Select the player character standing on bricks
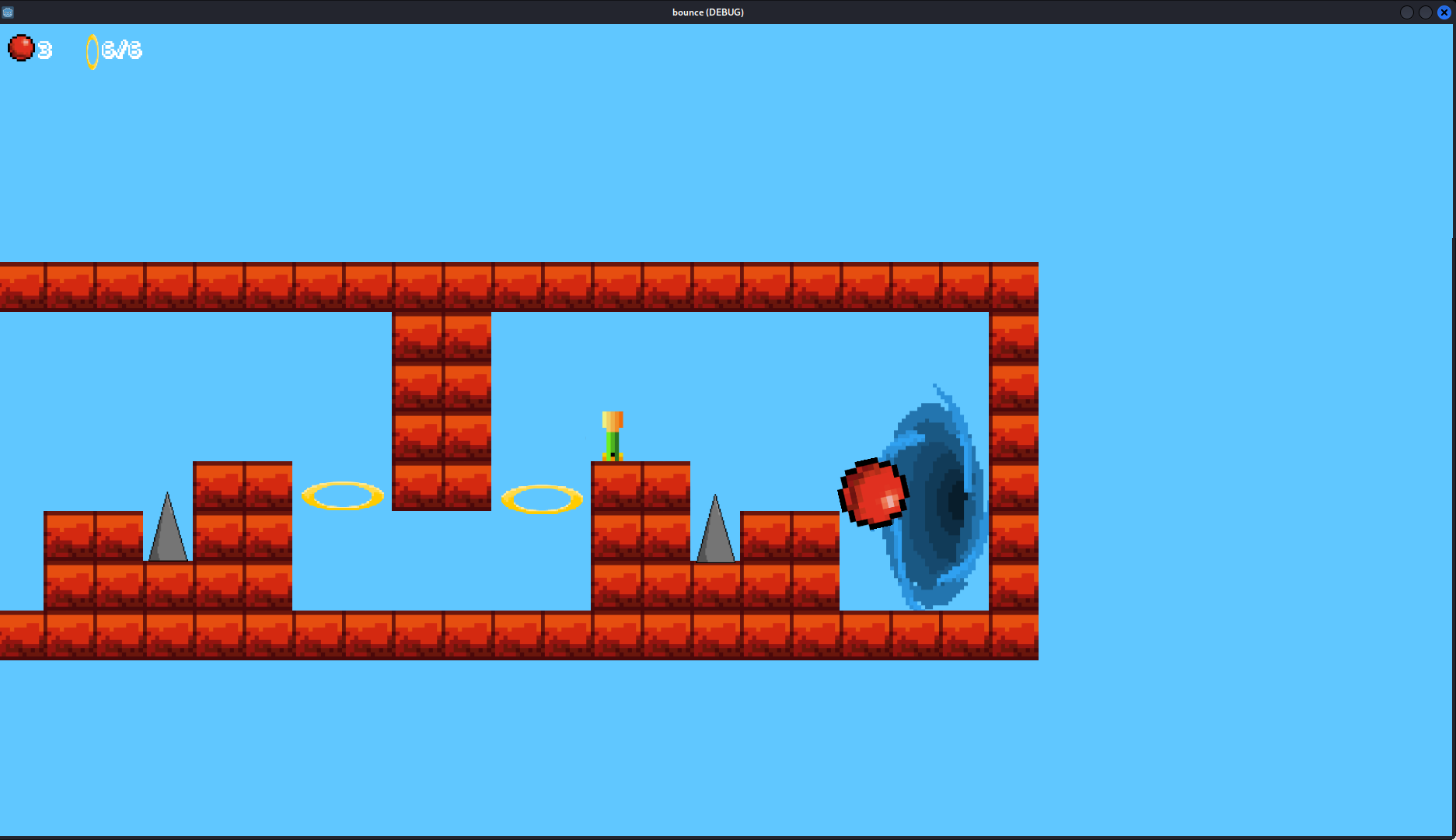The image size is (1456, 840). pyautogui.click(x=613, y=436)
